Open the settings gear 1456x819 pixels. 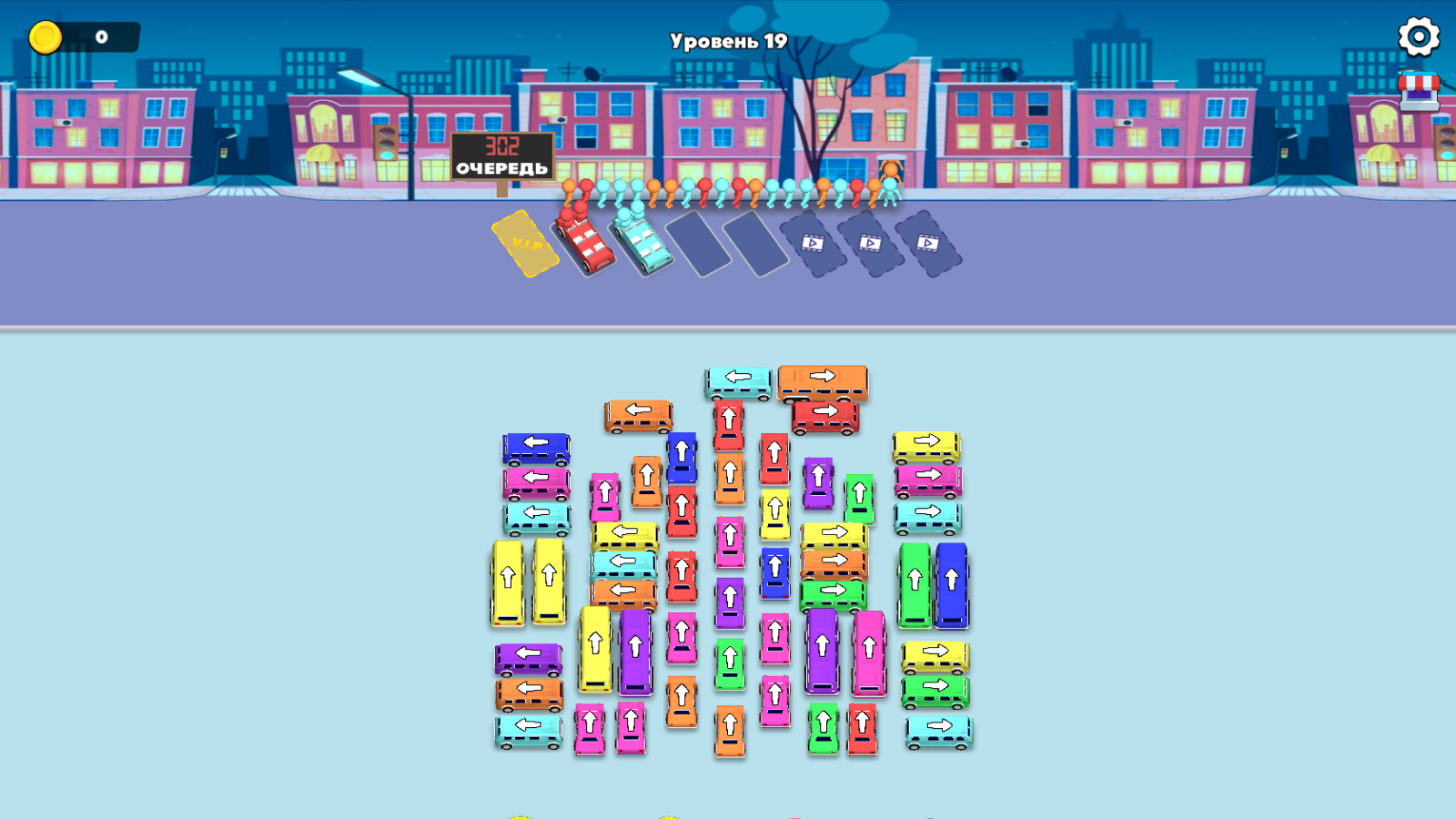[1417, 36]
